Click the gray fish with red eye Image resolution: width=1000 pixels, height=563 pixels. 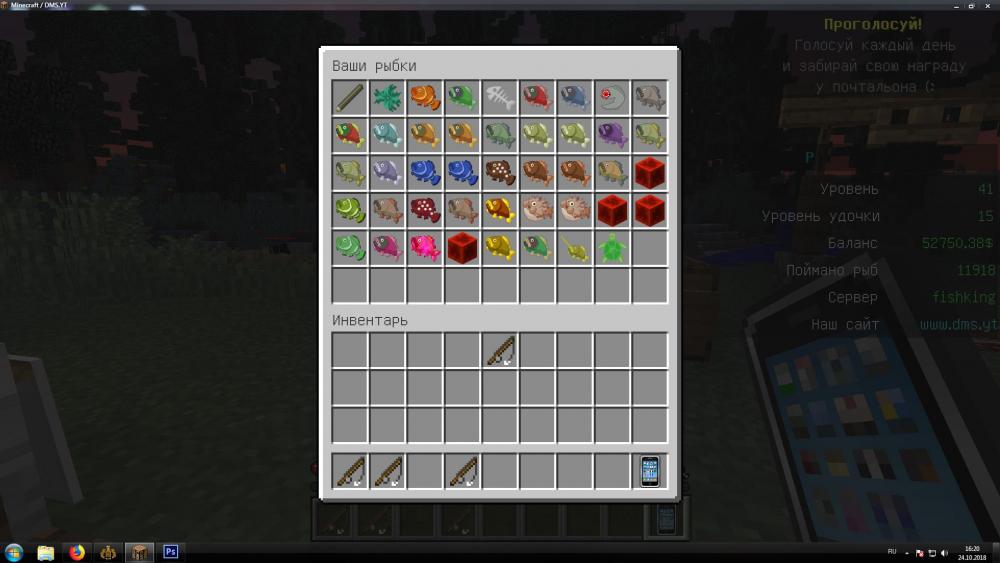coord(612,97)
